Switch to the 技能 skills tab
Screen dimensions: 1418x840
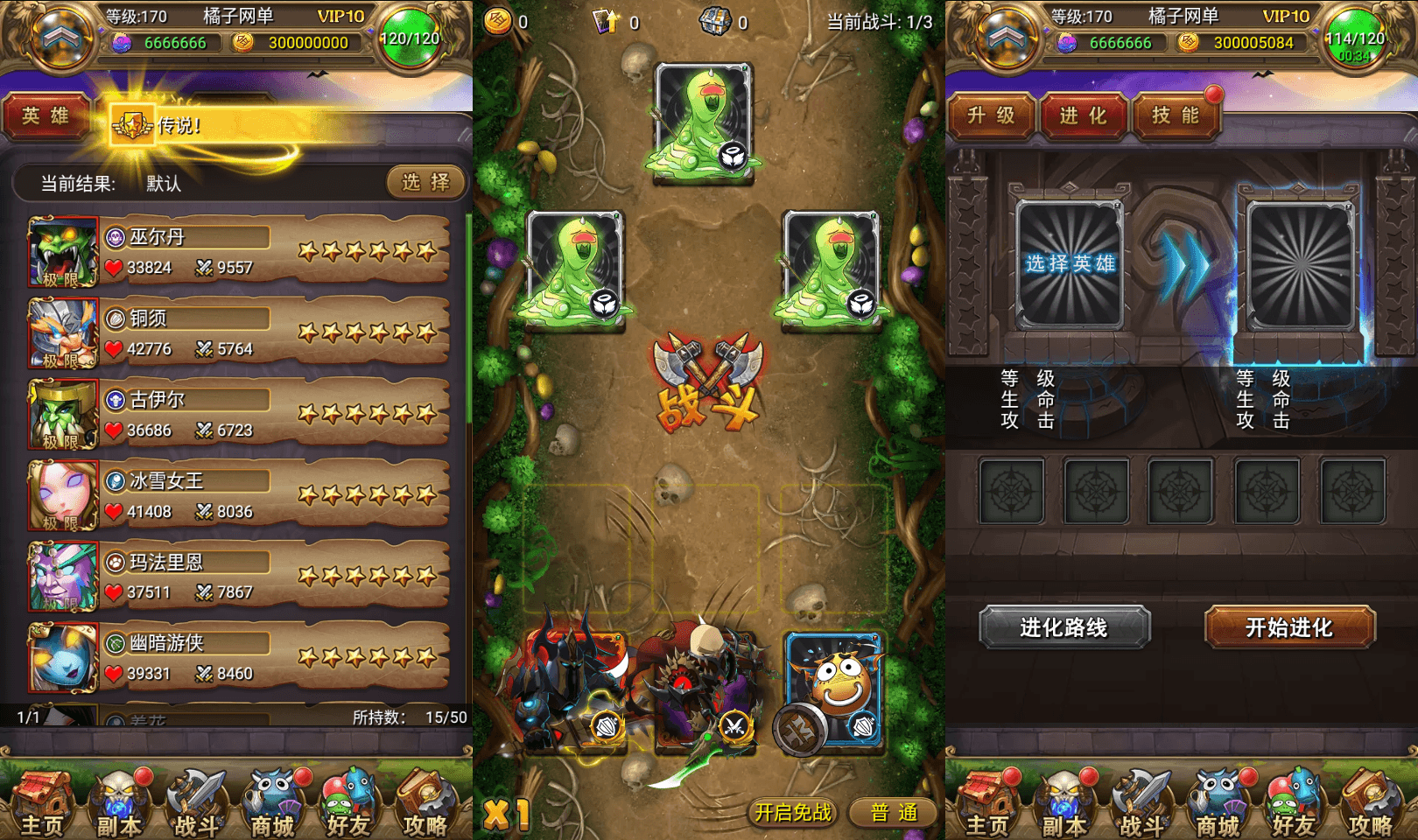[x=1176, y=115]
